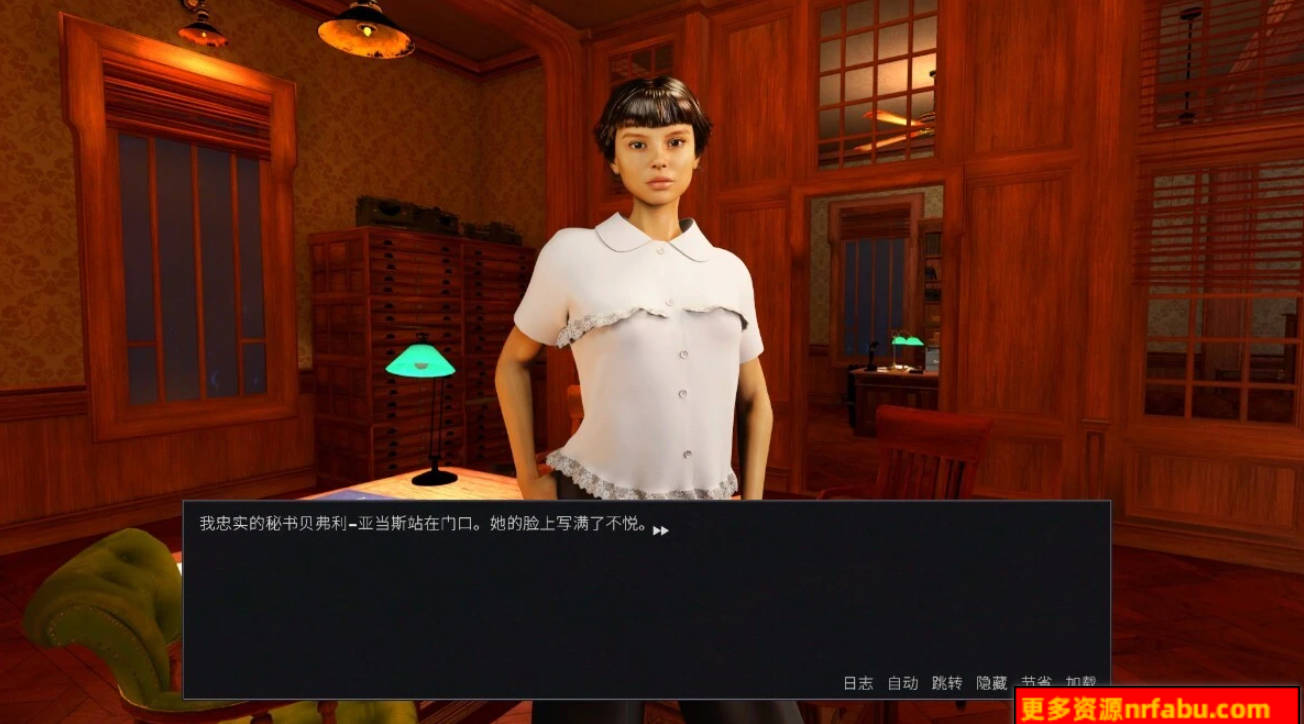Click the narration text about secretary Beverly-Adams
This screenshot has width=1304, height=724.
tap(420, 520)
